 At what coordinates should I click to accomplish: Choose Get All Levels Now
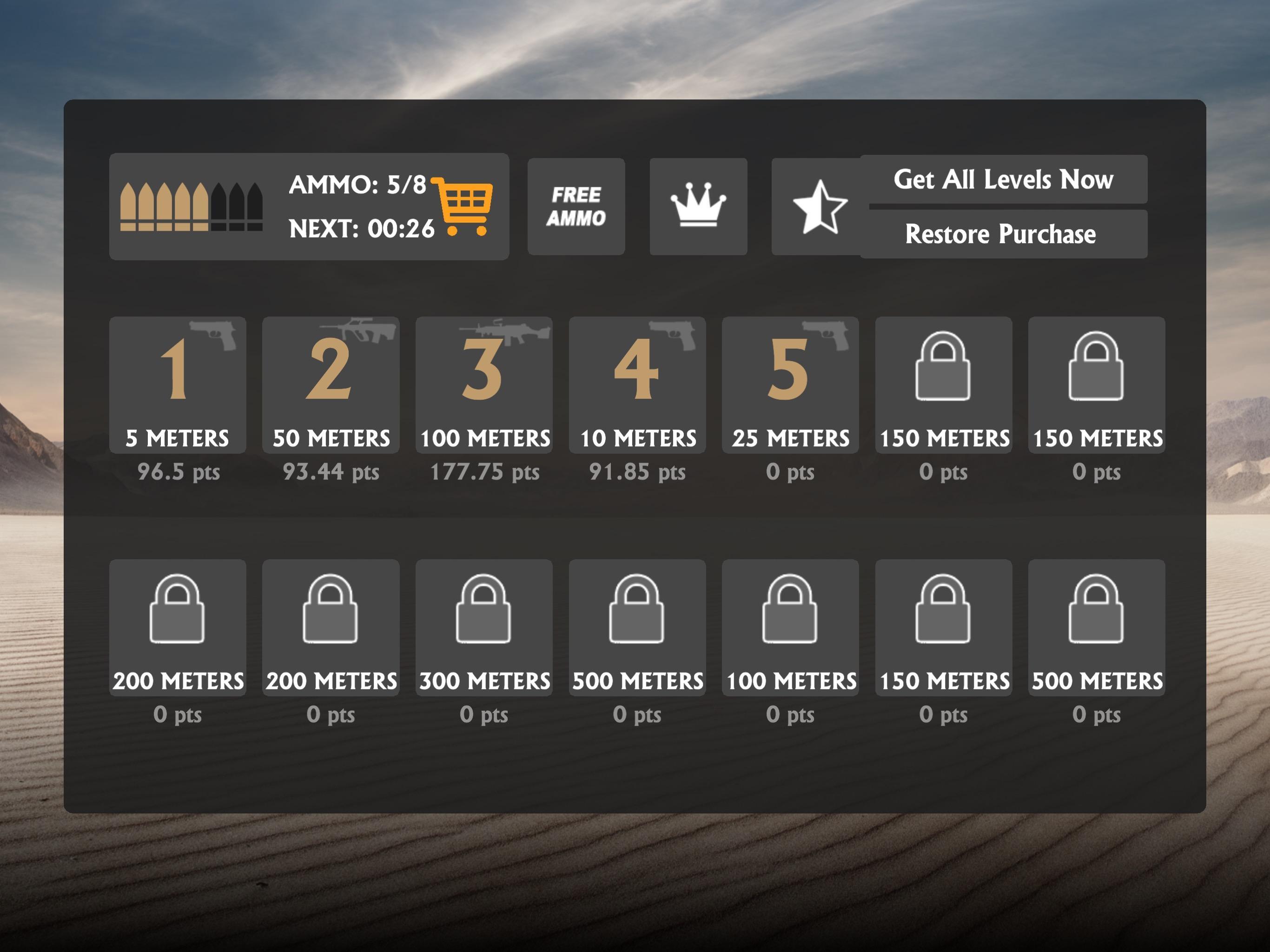tap(1003, 180)
